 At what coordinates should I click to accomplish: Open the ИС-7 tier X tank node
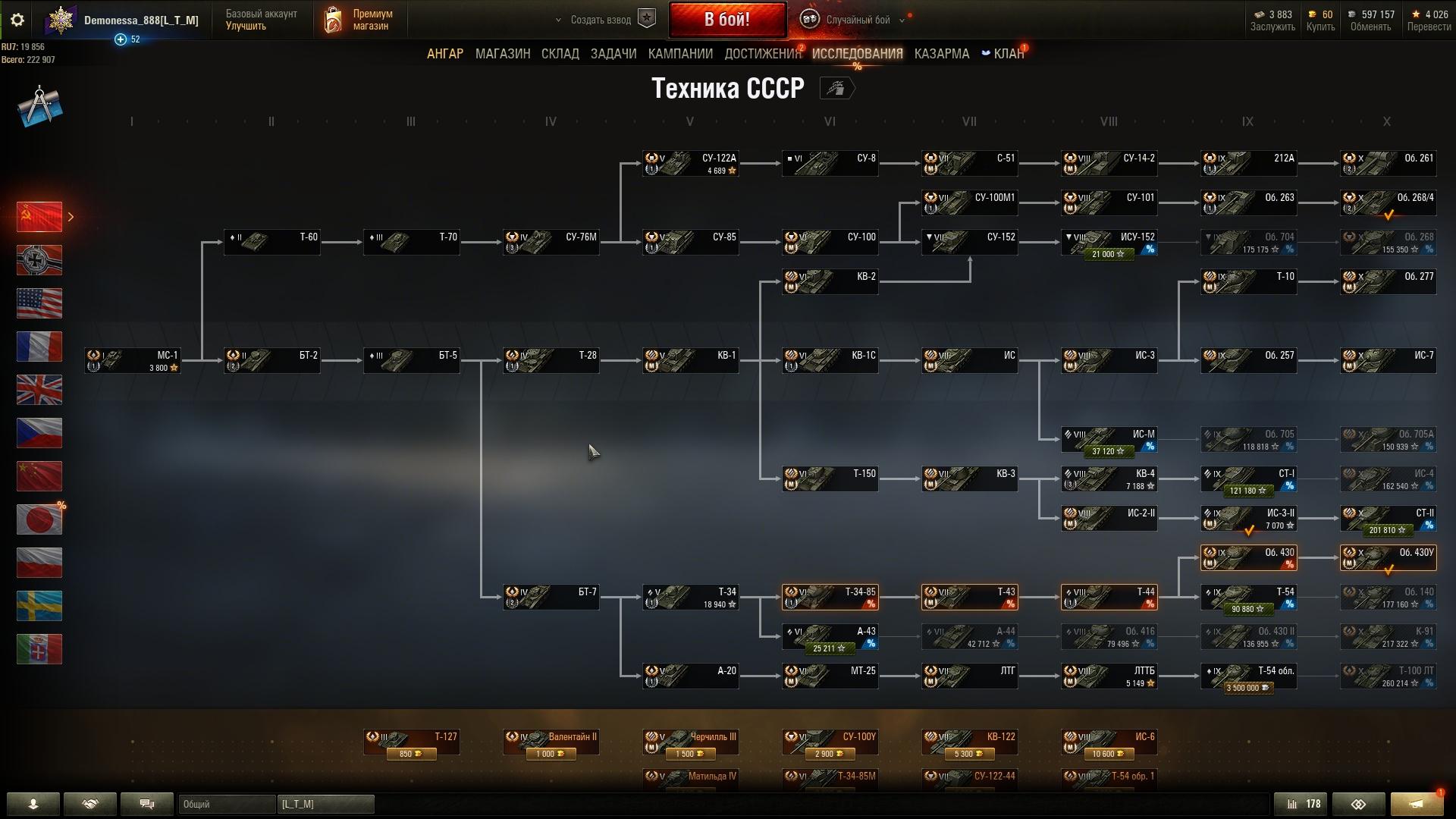click(1388, 360)
